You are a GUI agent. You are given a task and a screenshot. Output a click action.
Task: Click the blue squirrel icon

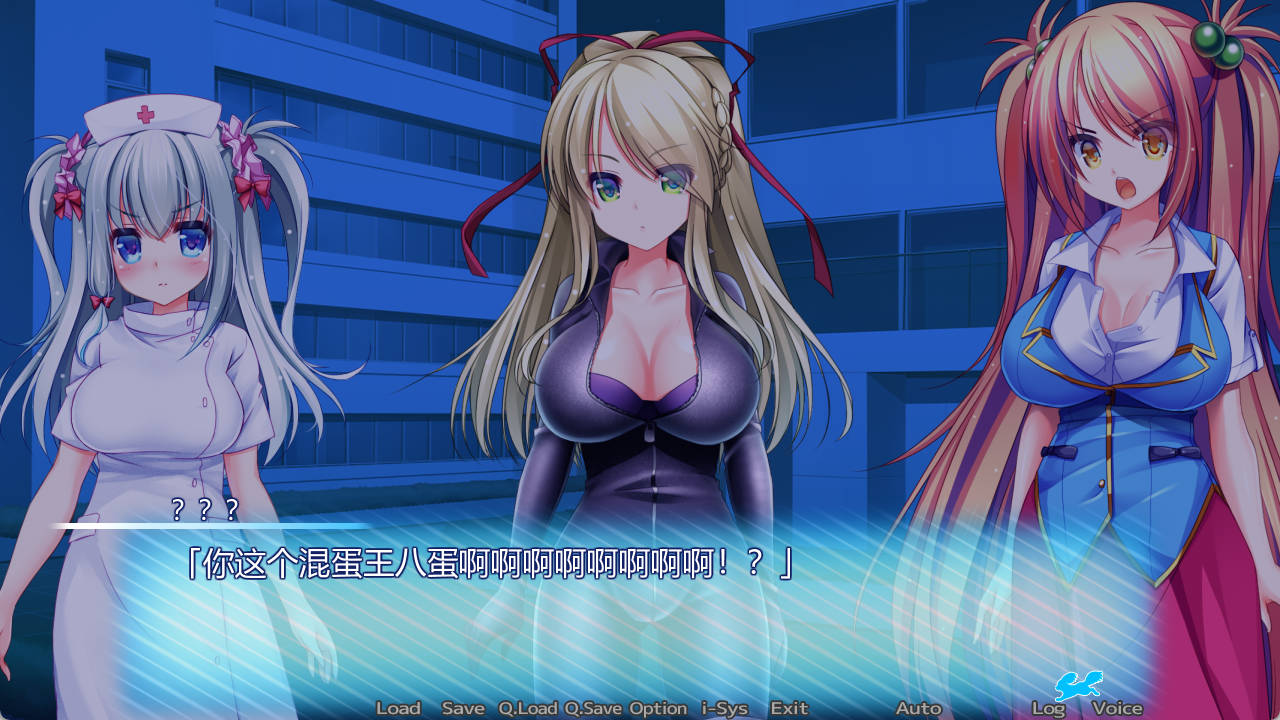click(x=1078, y=685)
